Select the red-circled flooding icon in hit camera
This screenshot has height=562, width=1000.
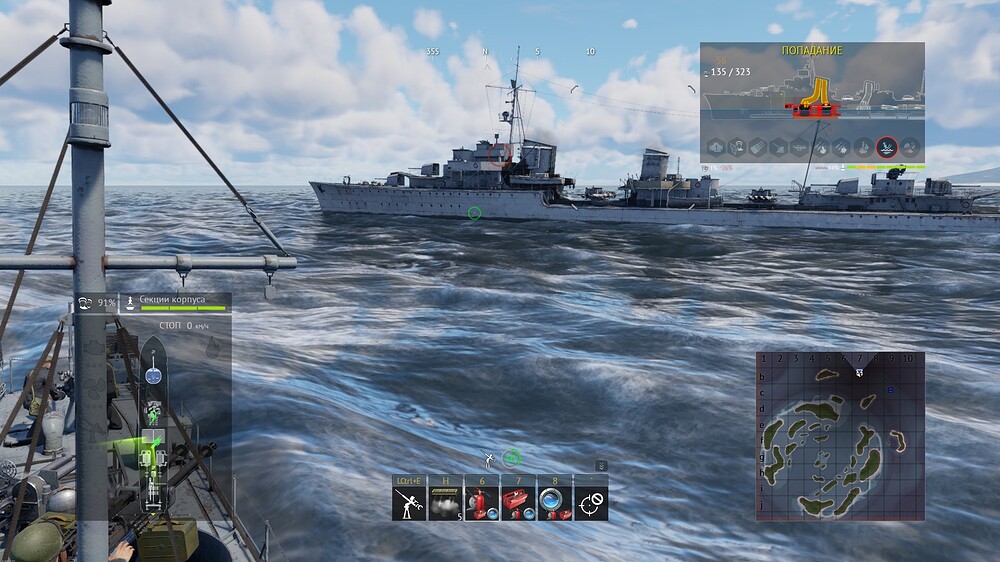pos(886,148)
